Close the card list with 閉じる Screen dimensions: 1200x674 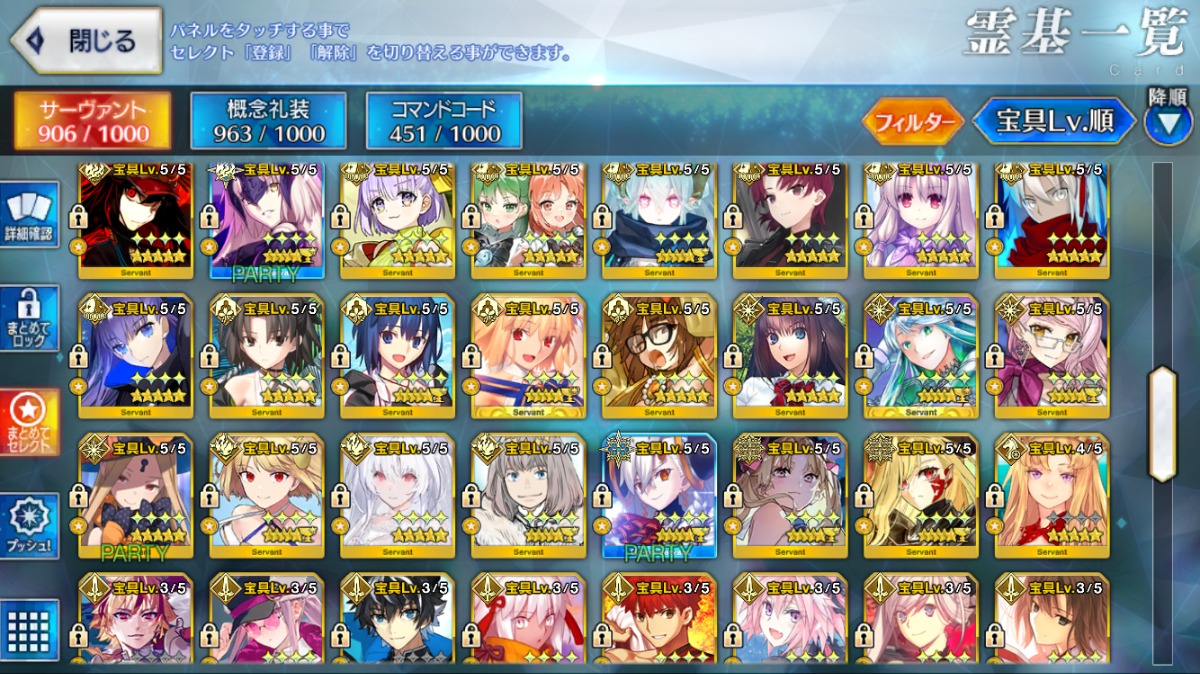coord(86,41)
